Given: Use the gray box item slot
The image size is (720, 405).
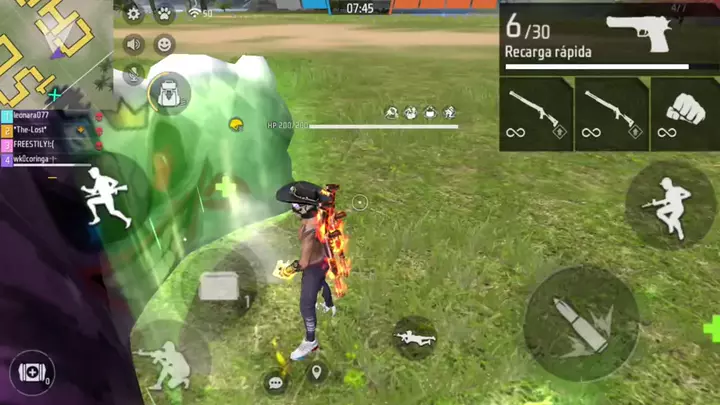Looking at the screenshot, I should 221,288.
